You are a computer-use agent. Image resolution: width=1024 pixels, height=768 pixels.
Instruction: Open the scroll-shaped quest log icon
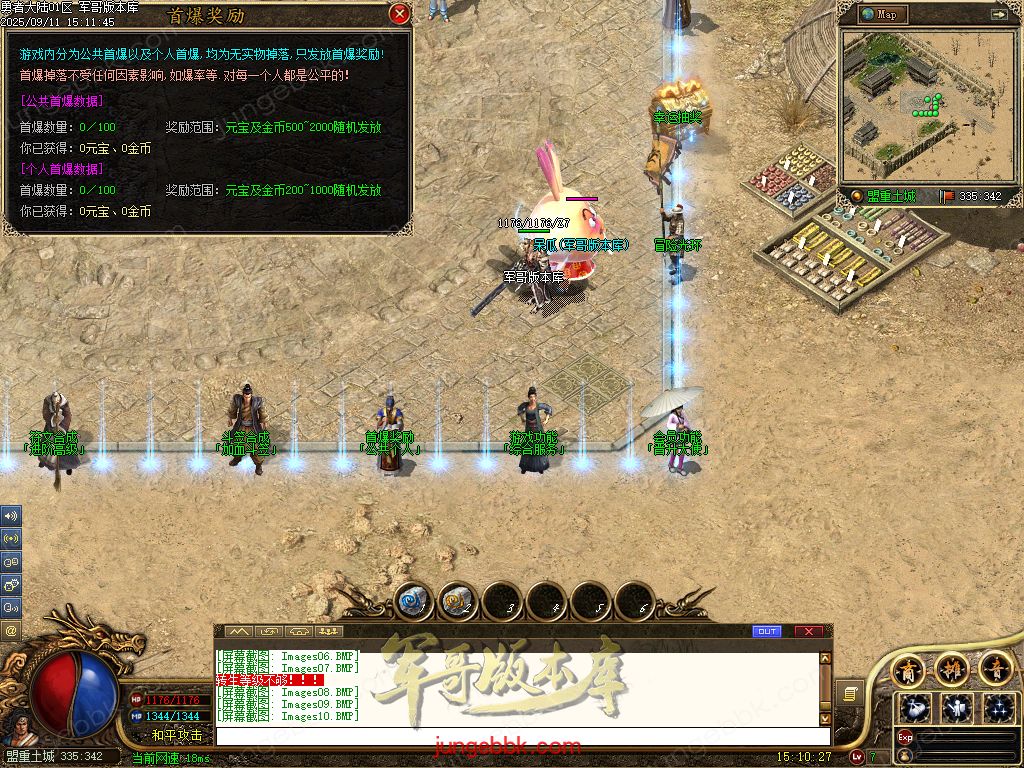tap(850, 692)
